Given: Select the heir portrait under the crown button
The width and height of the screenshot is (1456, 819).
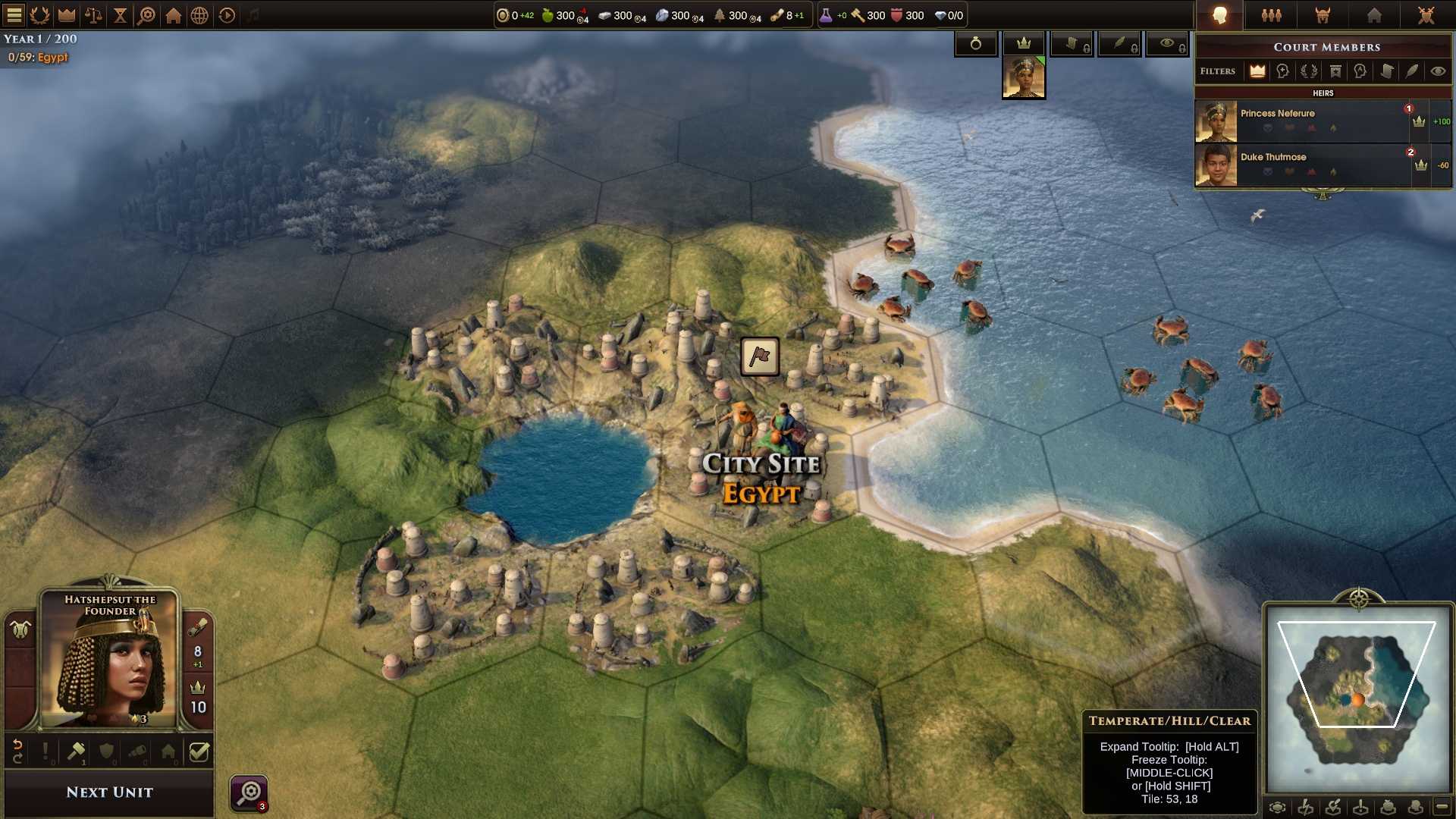Looking at the screenshot, I should (x=1024, y=78).
